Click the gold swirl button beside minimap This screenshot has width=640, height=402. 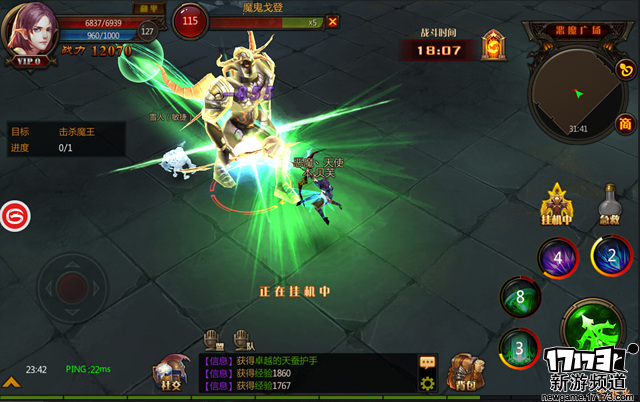625,68
